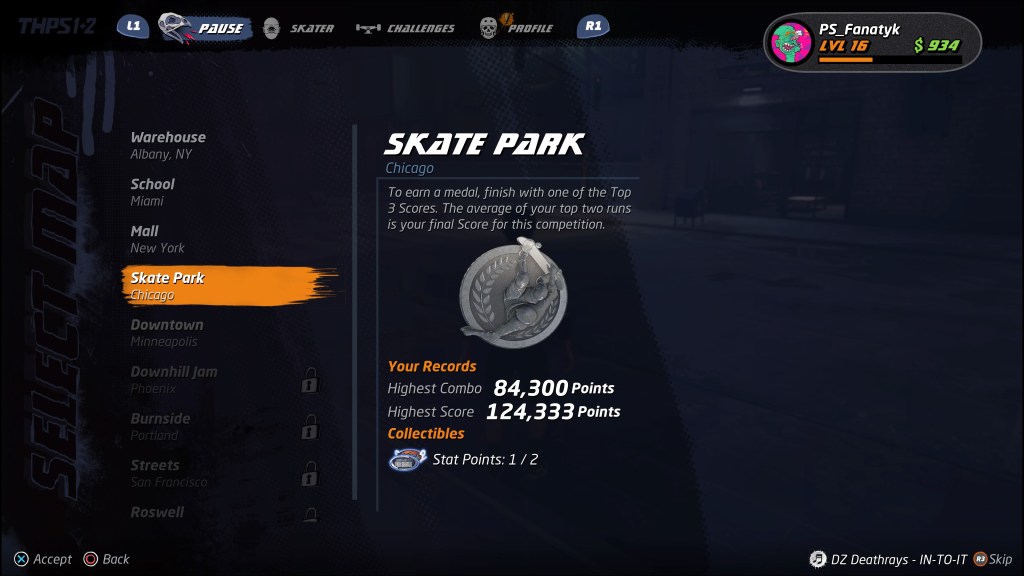Click the silver medal emblem
Image resolution: width=1024 pixels, height=576 pixels.
tap(512, 293)
